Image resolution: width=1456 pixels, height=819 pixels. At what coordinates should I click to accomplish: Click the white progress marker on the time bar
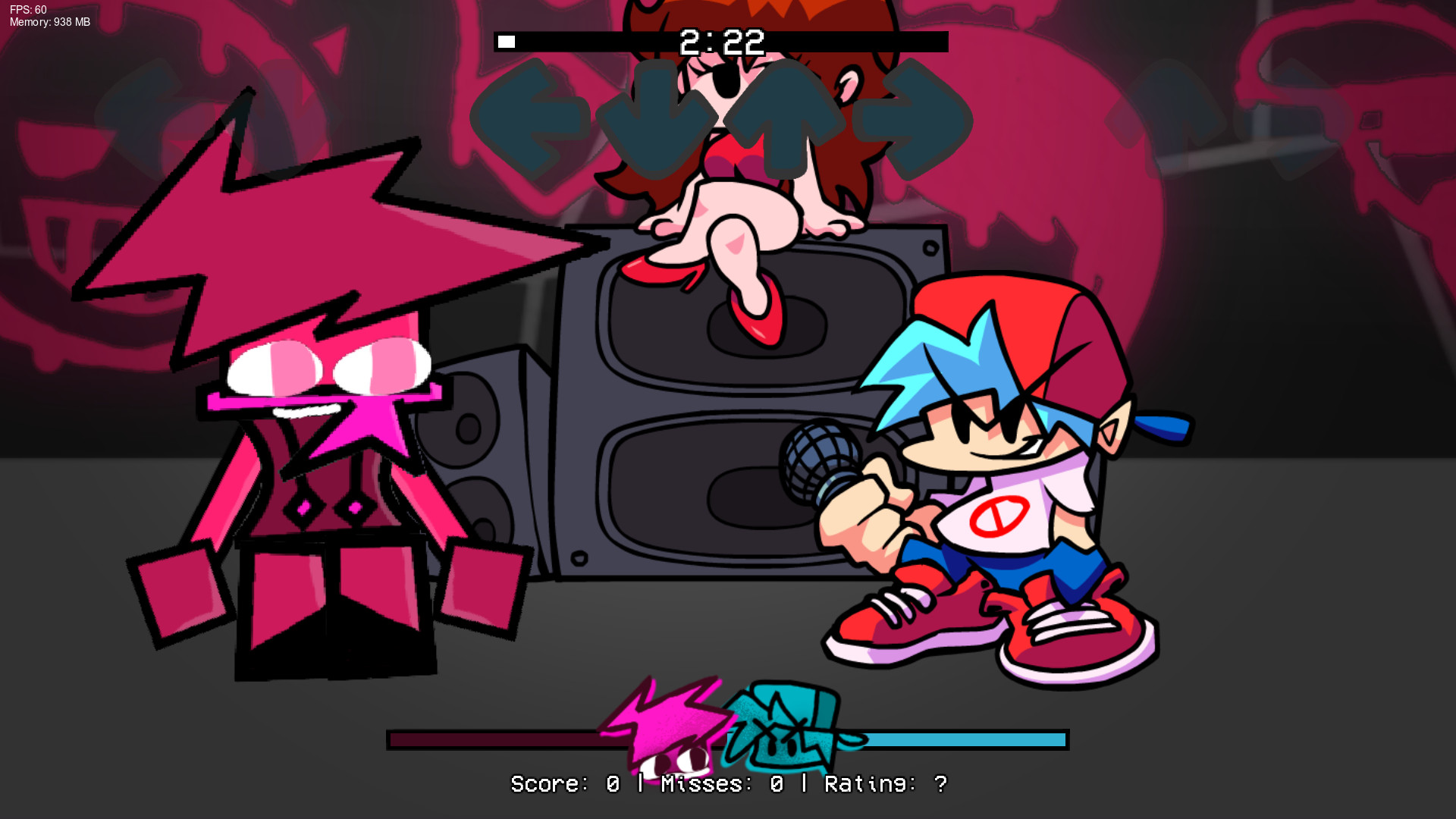507,40
